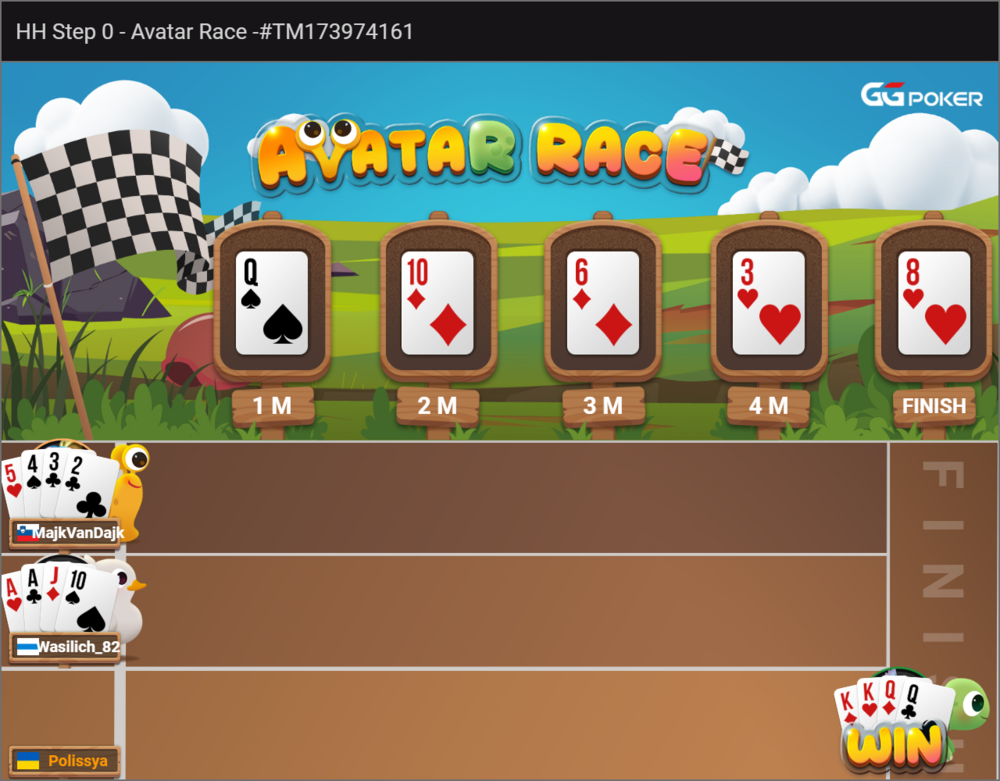Viewport: 1000px width, 781px height.
Task: Choose the 6 of Diamonds board card
Action: point(602,303)
